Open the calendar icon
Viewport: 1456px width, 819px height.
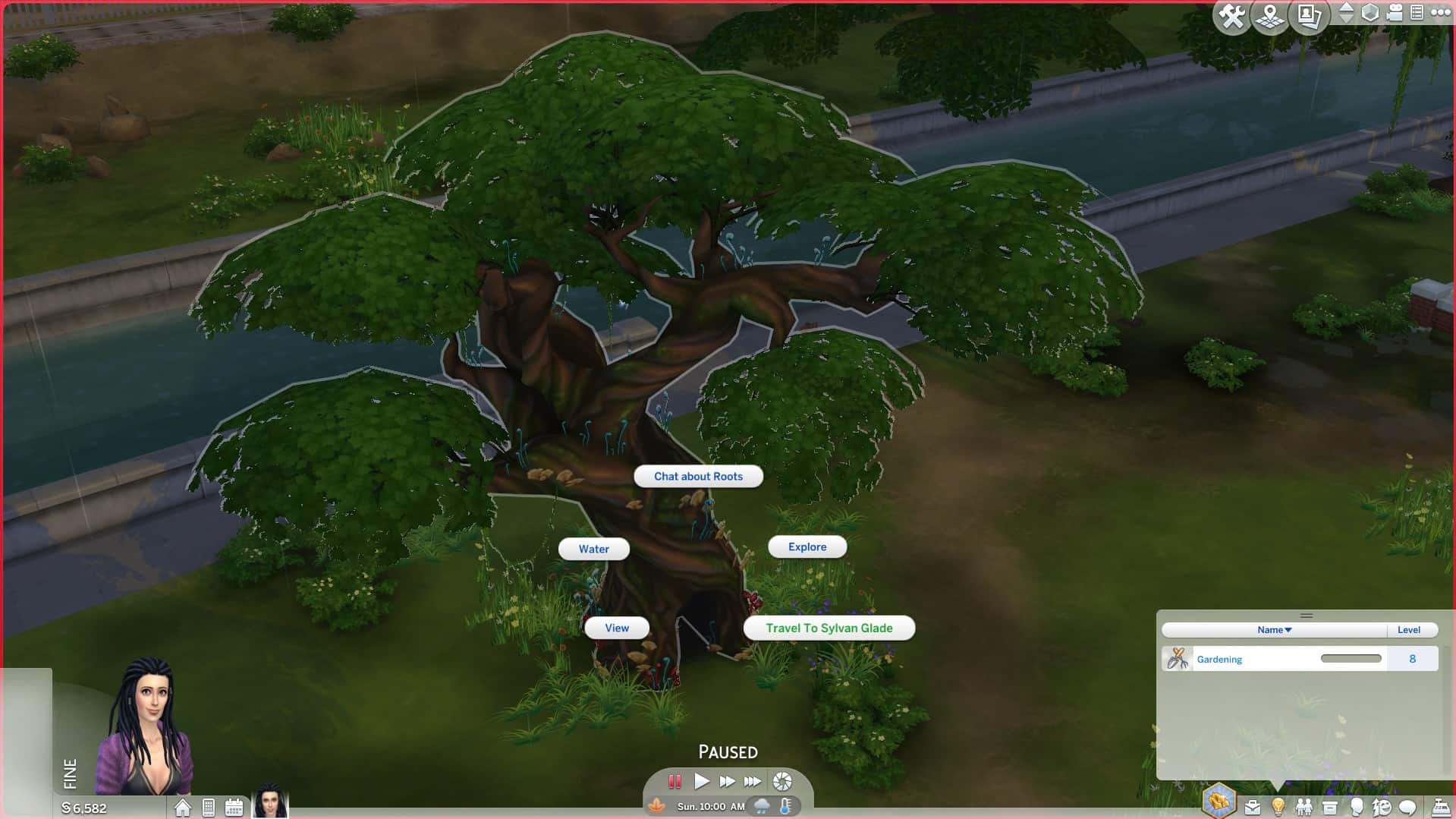coord(234,808)
